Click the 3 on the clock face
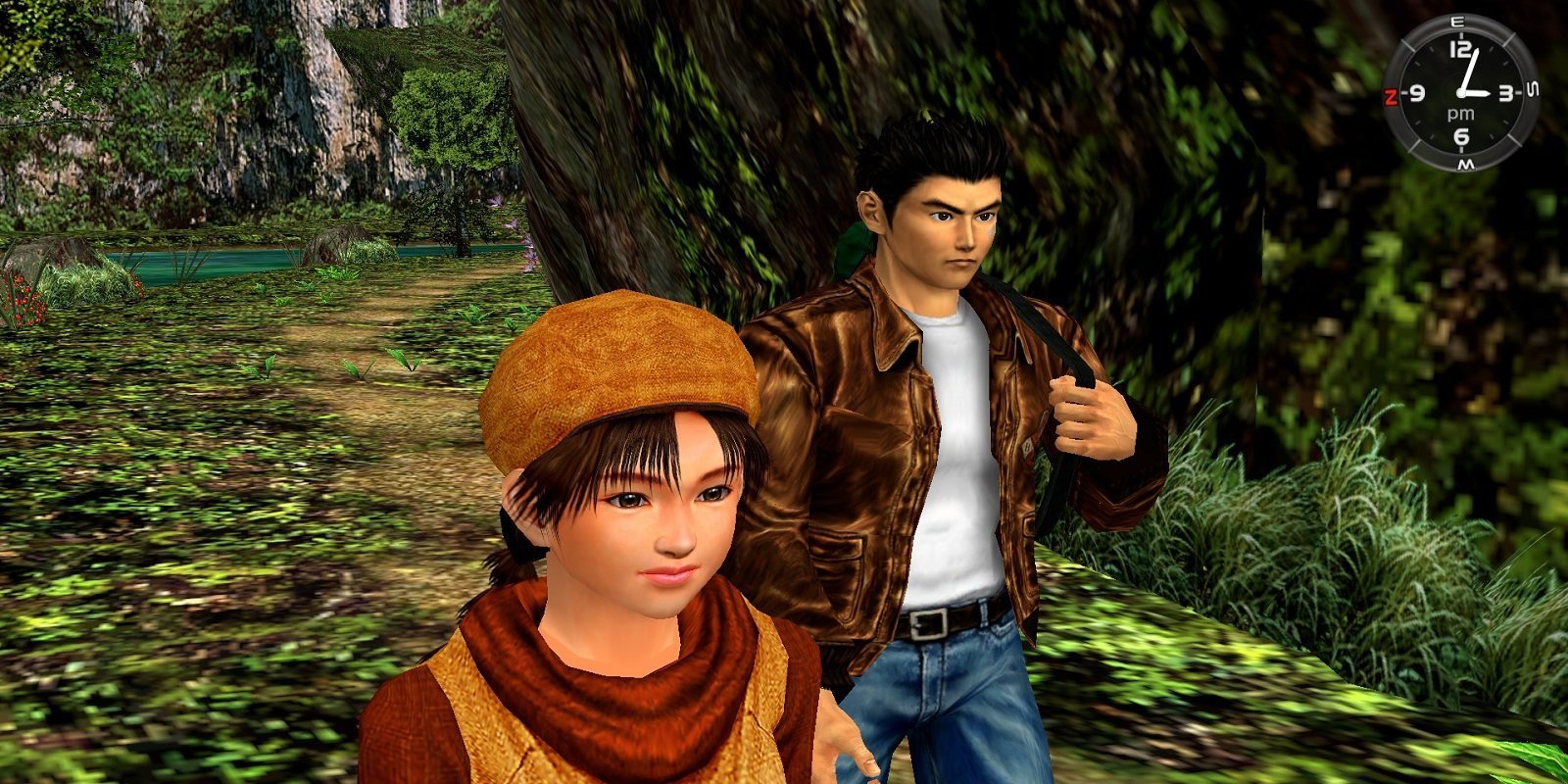Screen dimensions: 1568x784 click(x=1505, y=93)
